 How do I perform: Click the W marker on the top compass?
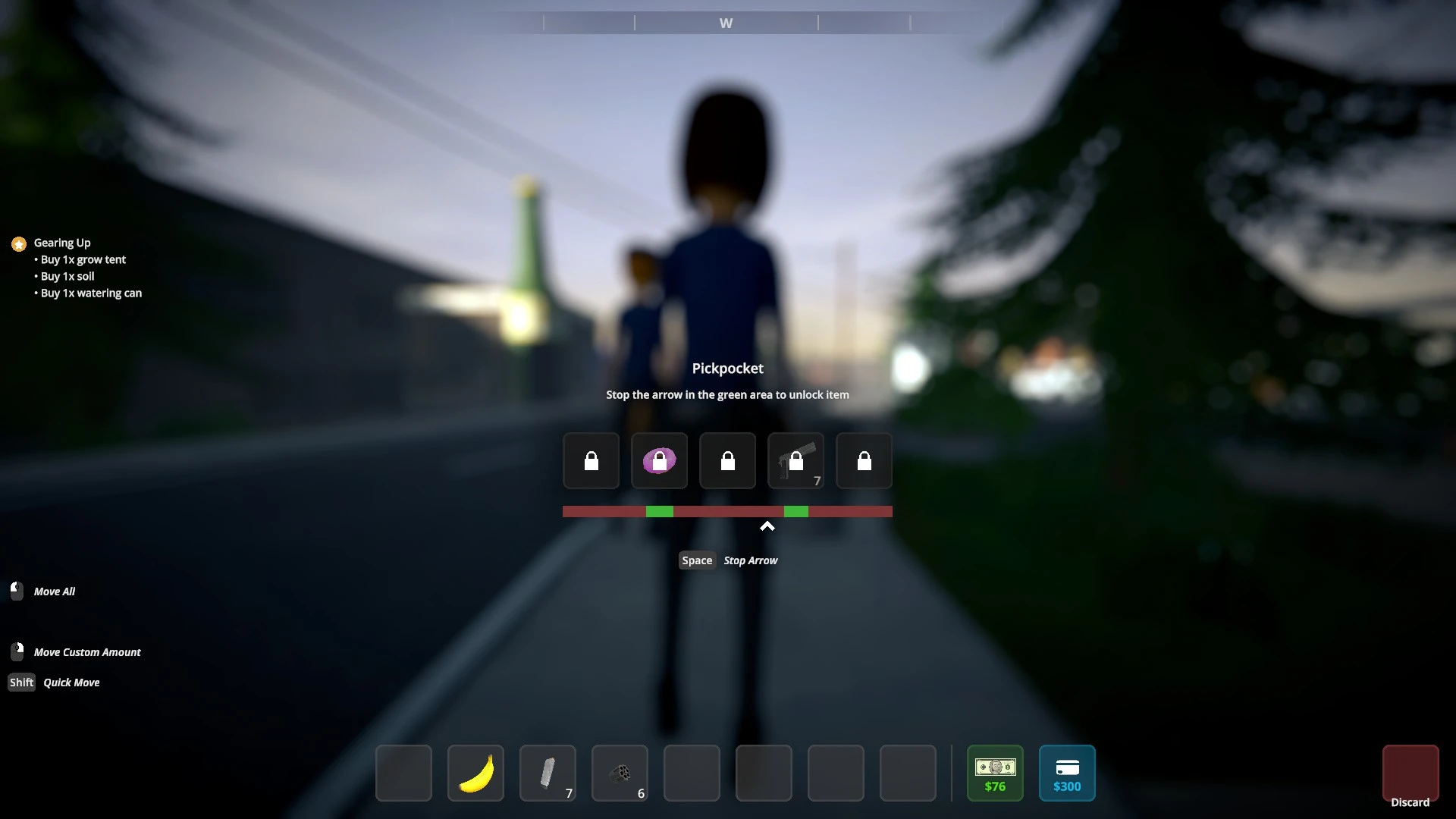(725, 23)
